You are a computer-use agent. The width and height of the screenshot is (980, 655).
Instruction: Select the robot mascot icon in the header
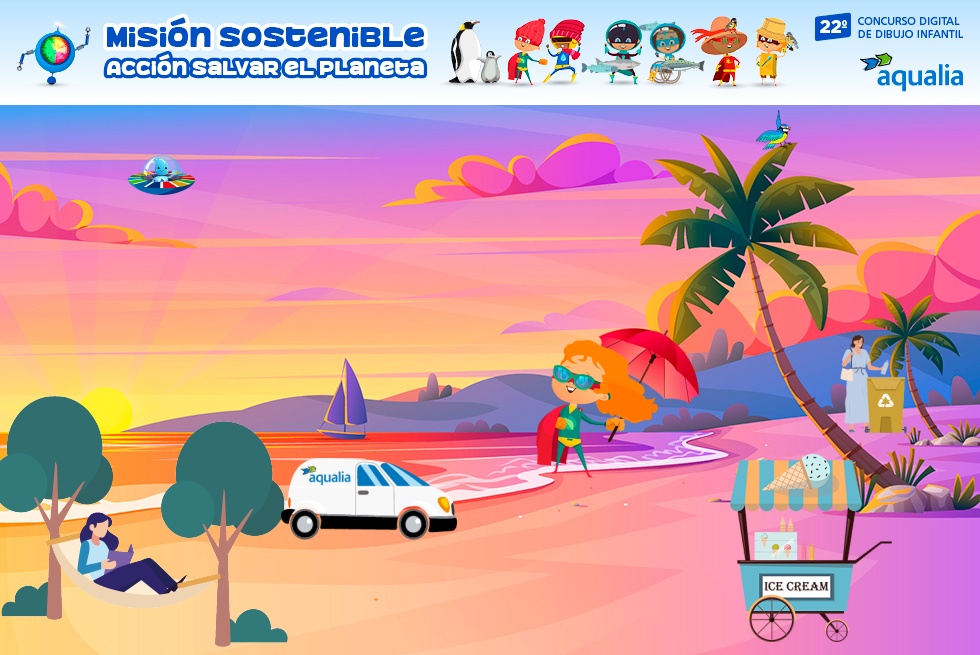[53, 50]
